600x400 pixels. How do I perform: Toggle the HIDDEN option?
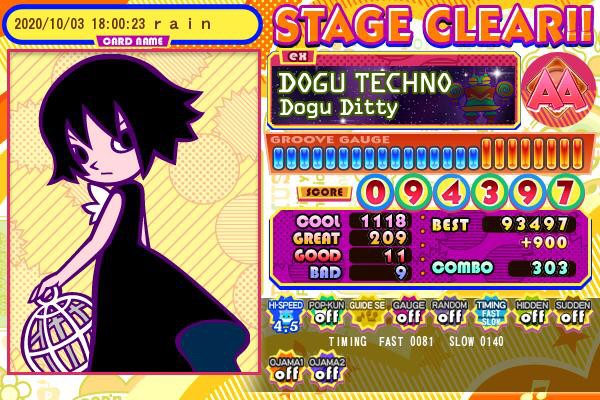point(531,315)
